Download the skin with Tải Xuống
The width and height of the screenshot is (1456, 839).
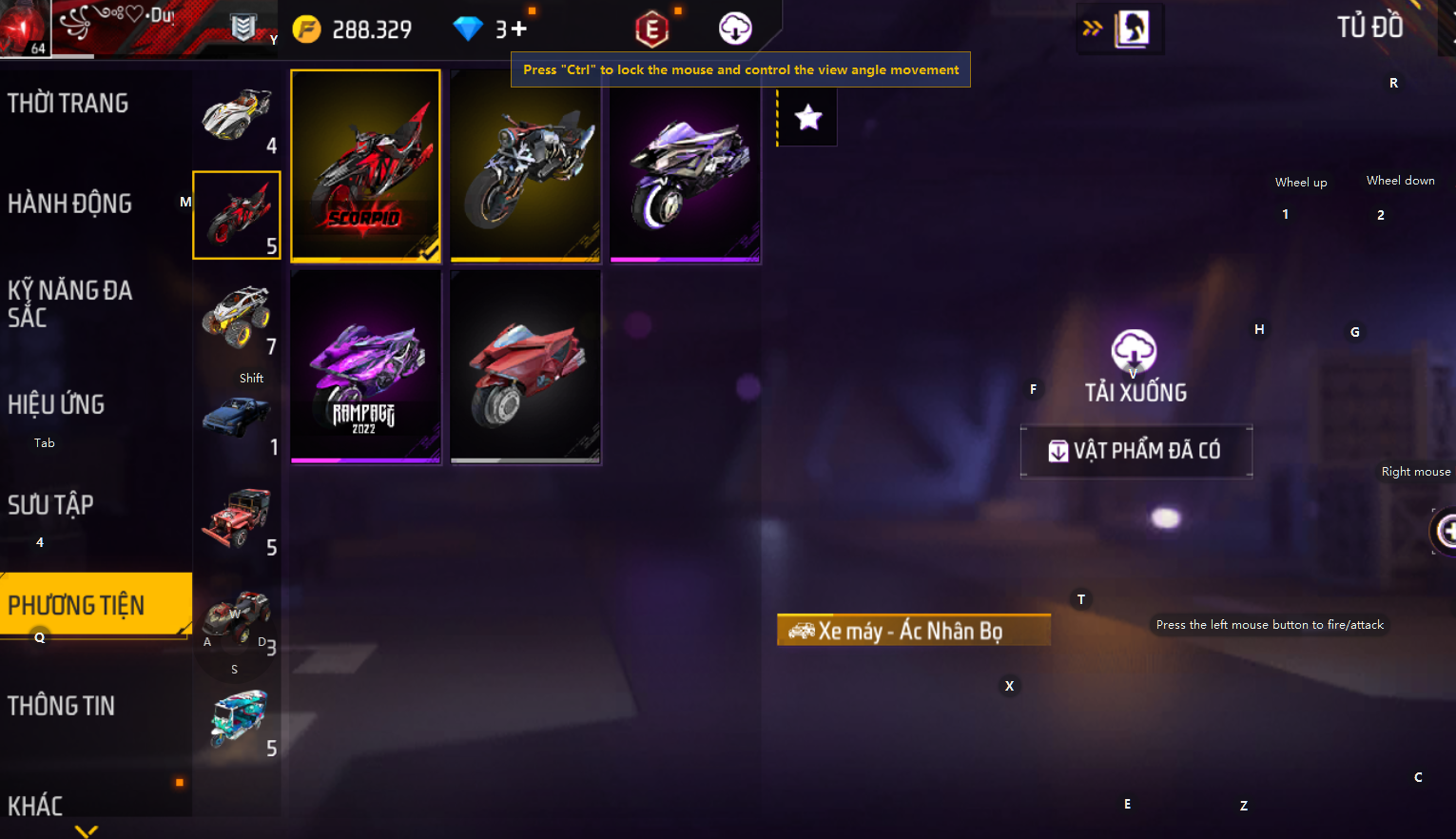(1135, 365)
